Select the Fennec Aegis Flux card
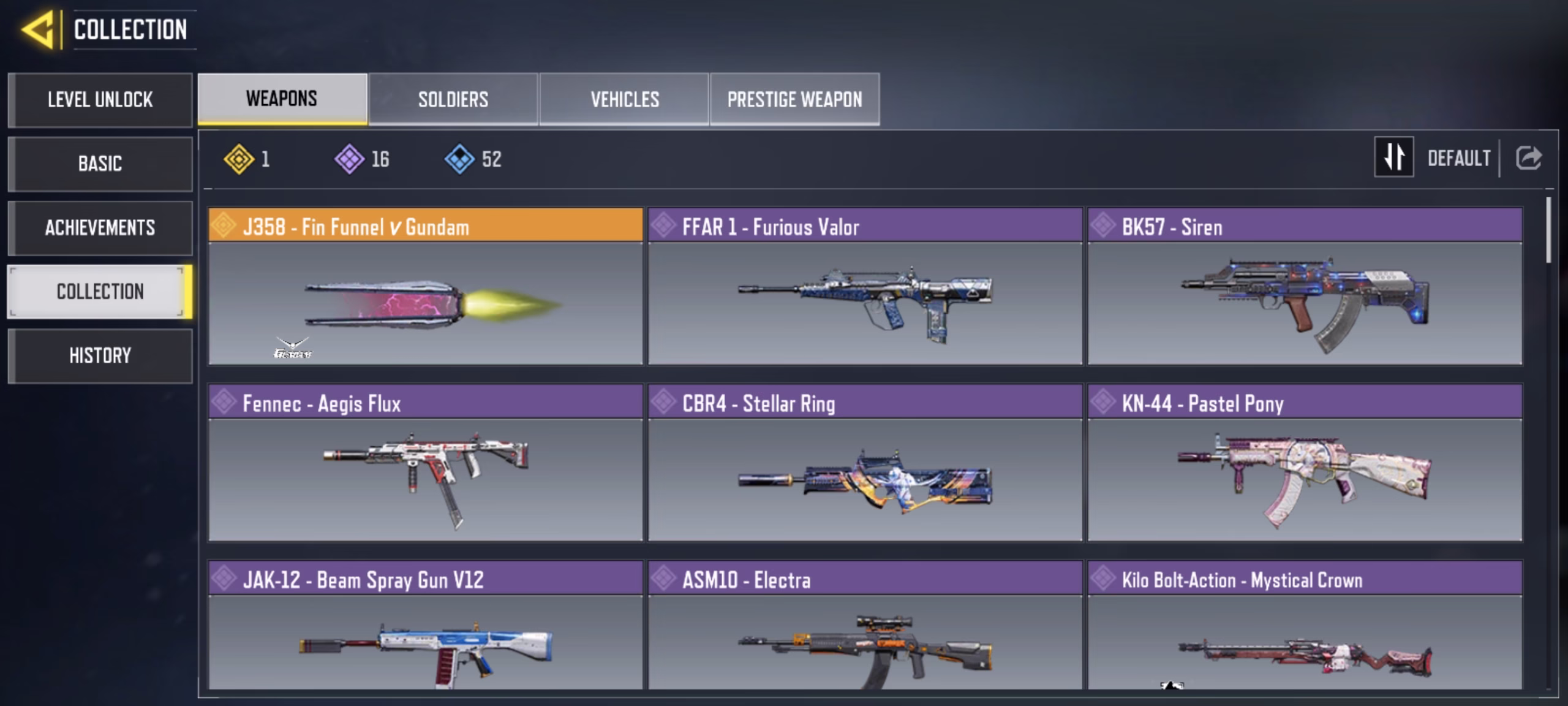Viewport: 1568px width, 706px height. (426, 463)
